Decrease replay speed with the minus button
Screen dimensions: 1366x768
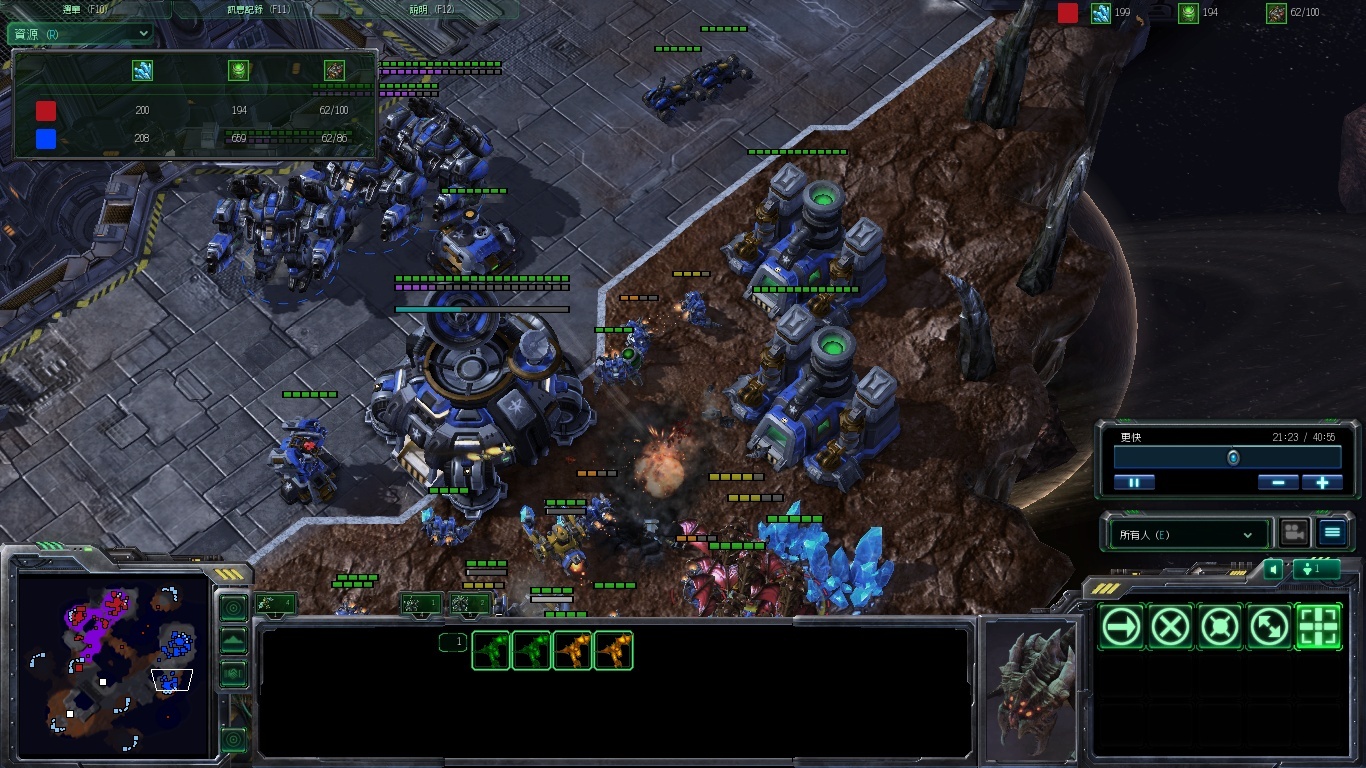point(1278,482)
